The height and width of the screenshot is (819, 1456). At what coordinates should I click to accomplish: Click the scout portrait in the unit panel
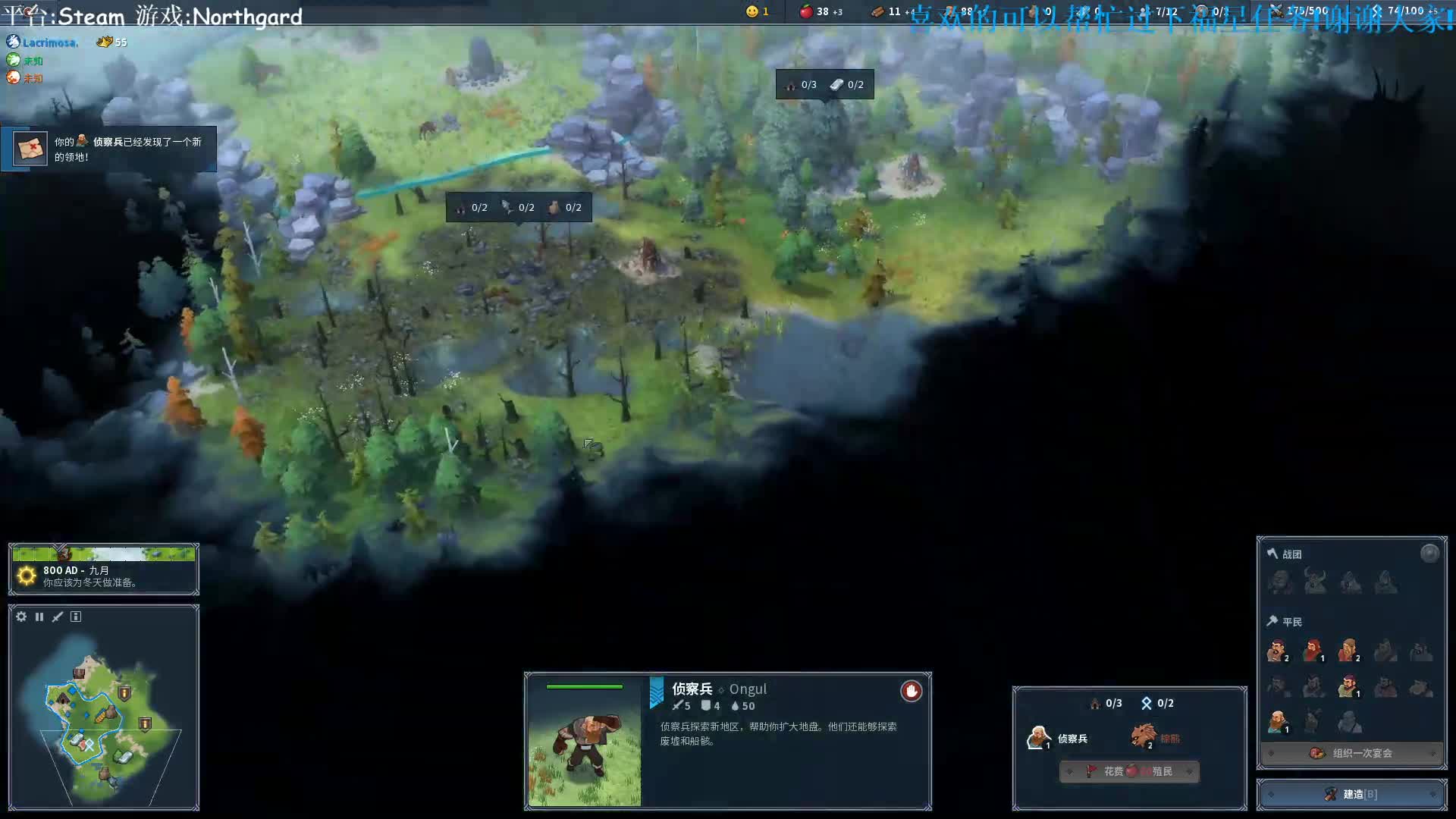[x=584, y=742]
